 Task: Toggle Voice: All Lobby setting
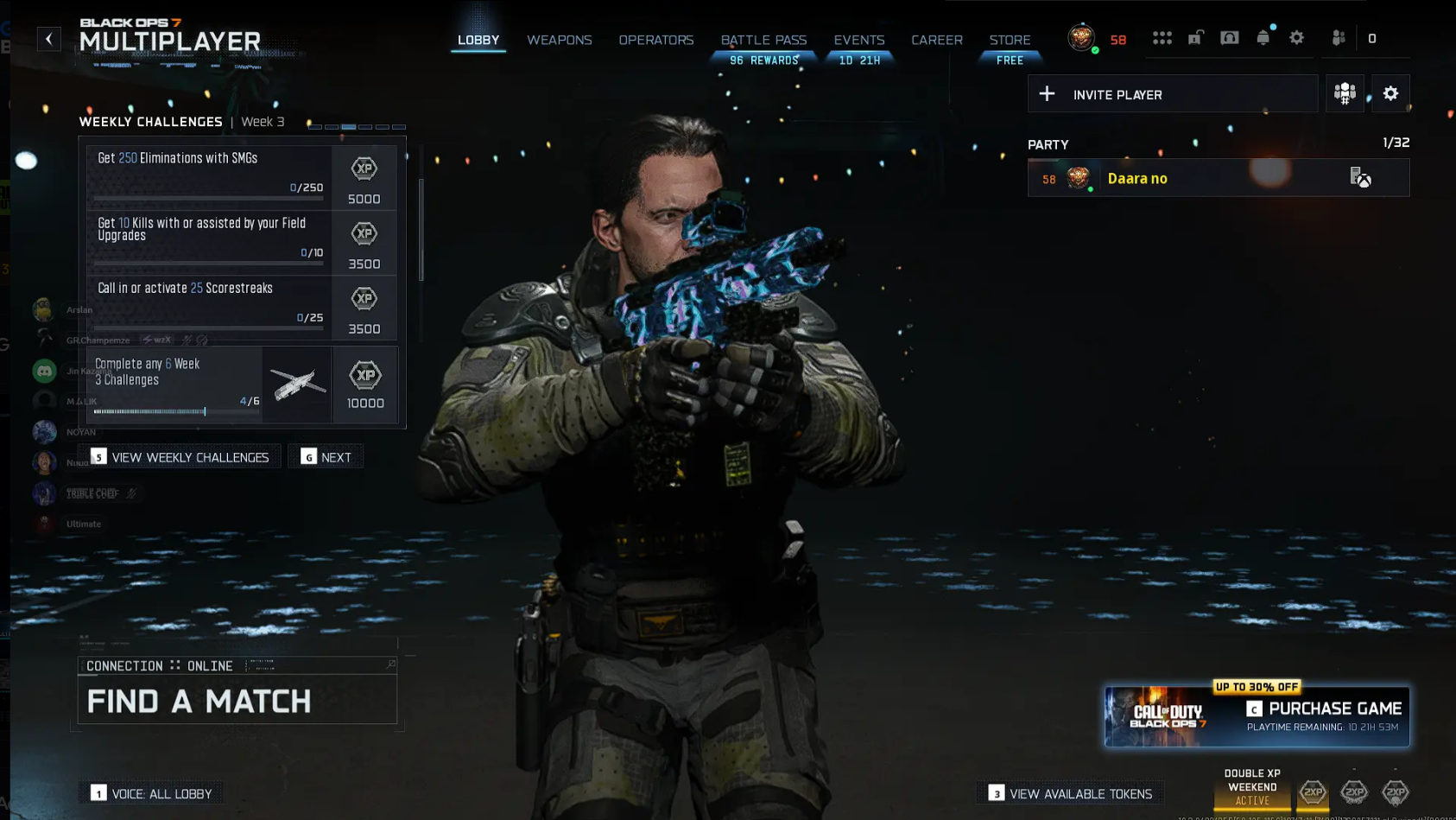click(151, 792)
